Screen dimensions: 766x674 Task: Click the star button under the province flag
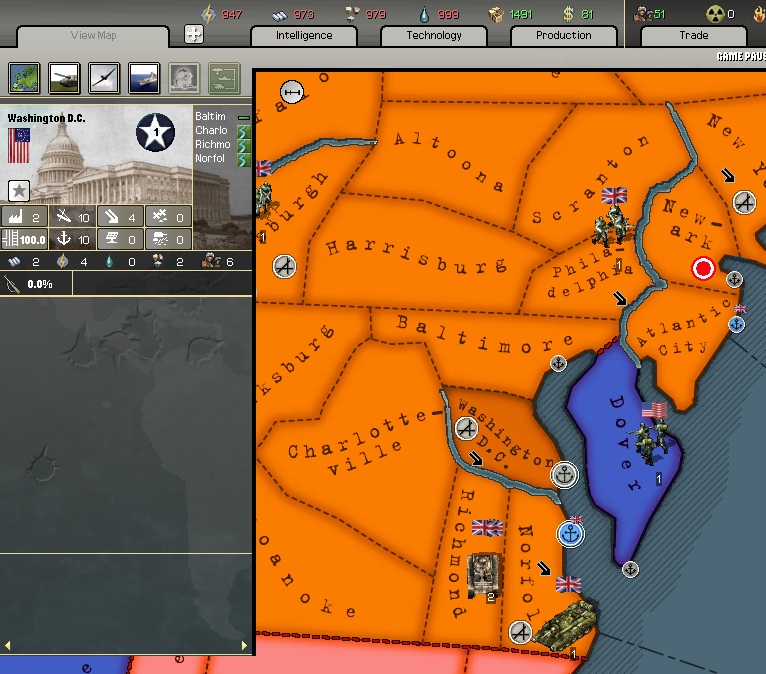point(18,189)
